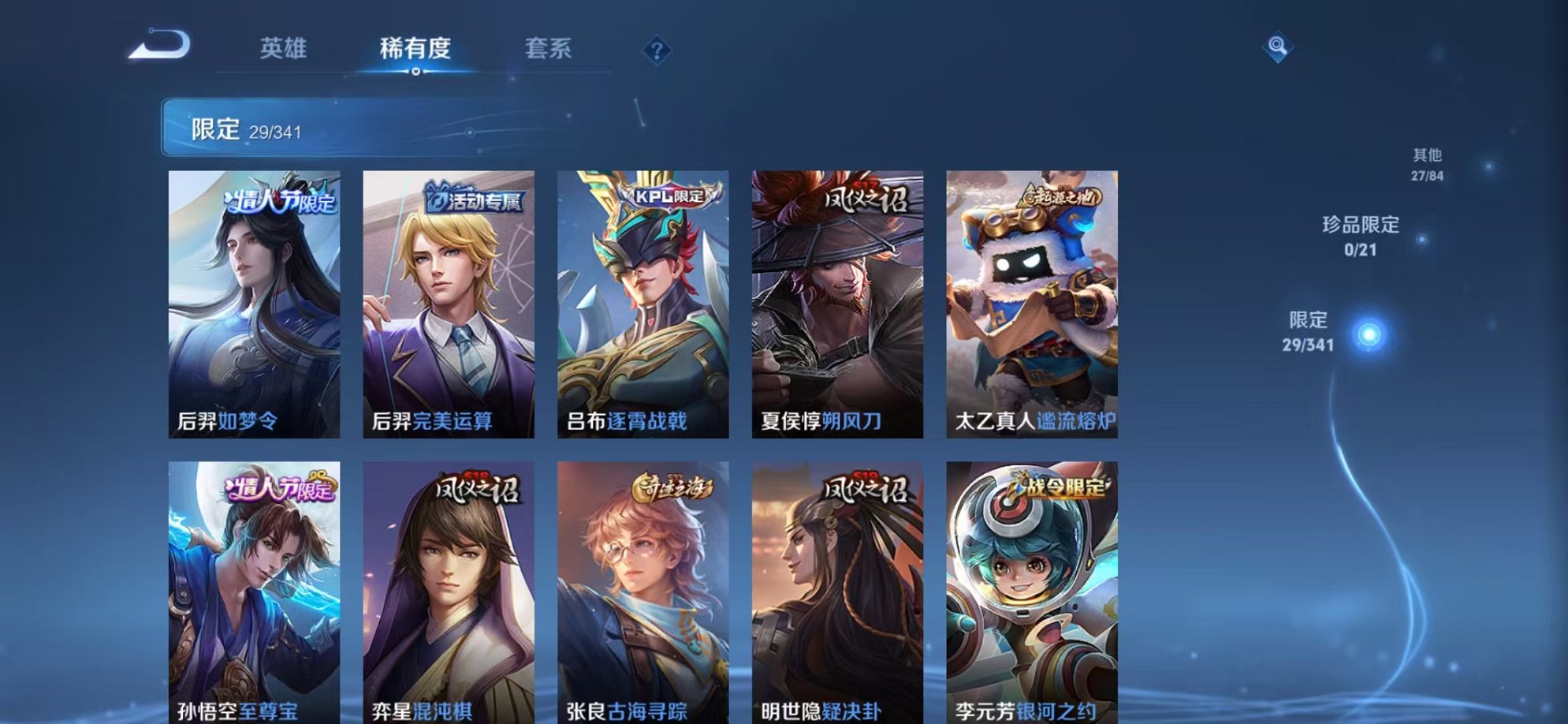Switch to the 英雄 tab
1568x724 pixels.
(x=284, y=49)
